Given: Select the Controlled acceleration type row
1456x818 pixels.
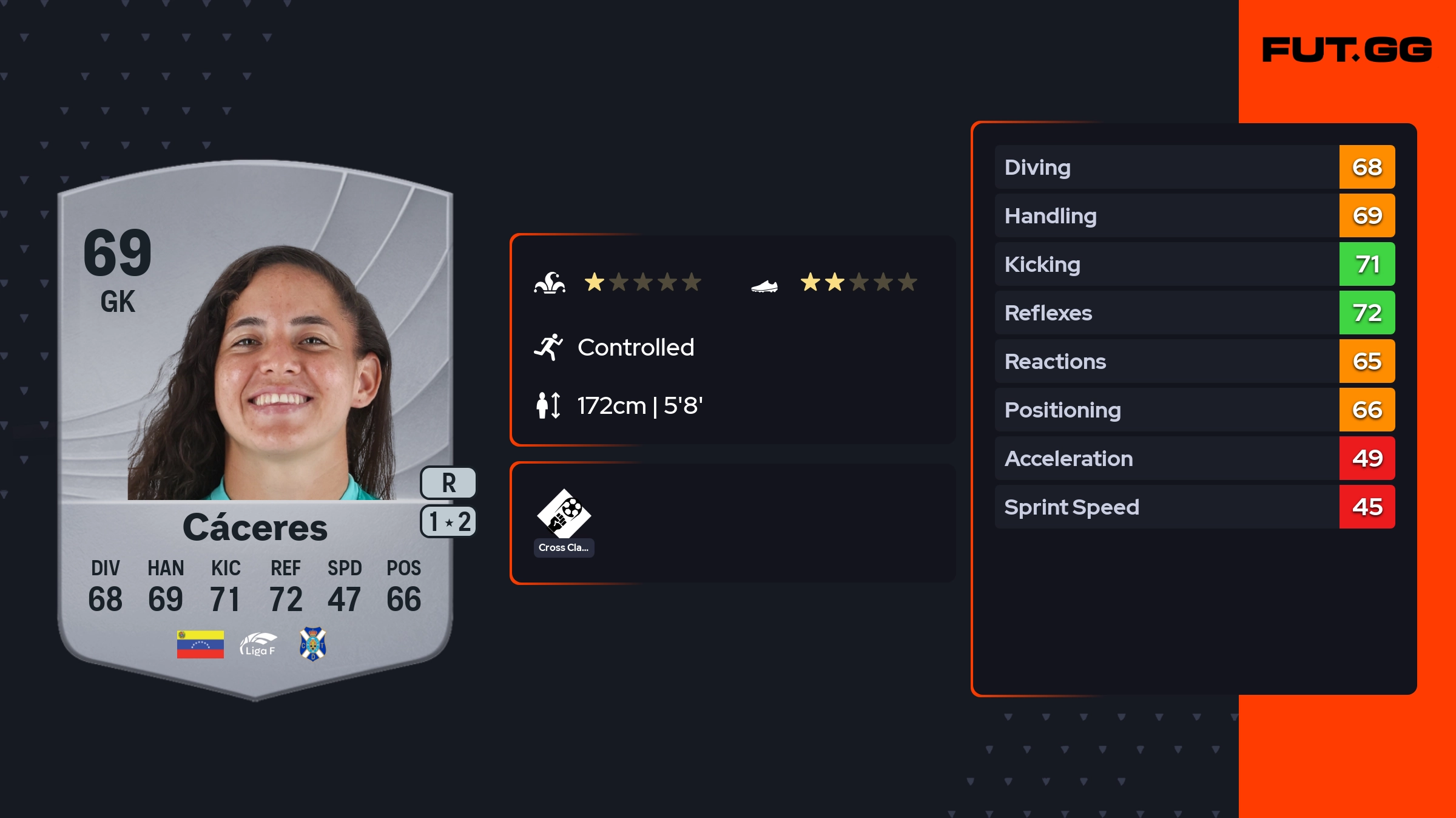Looking at the screenshot, I should (635, 347).
